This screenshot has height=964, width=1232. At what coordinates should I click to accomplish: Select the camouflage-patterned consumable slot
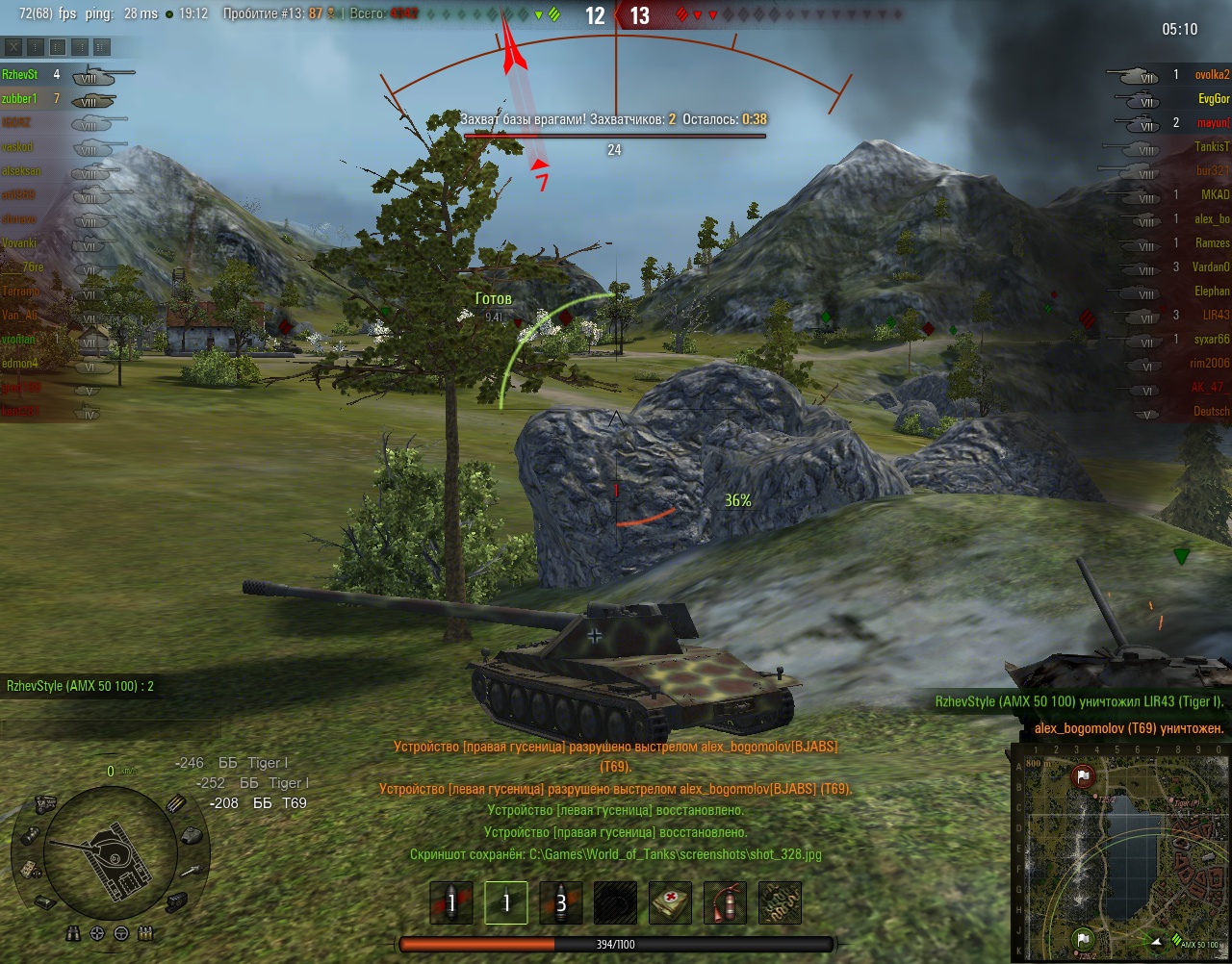point(780,903)
